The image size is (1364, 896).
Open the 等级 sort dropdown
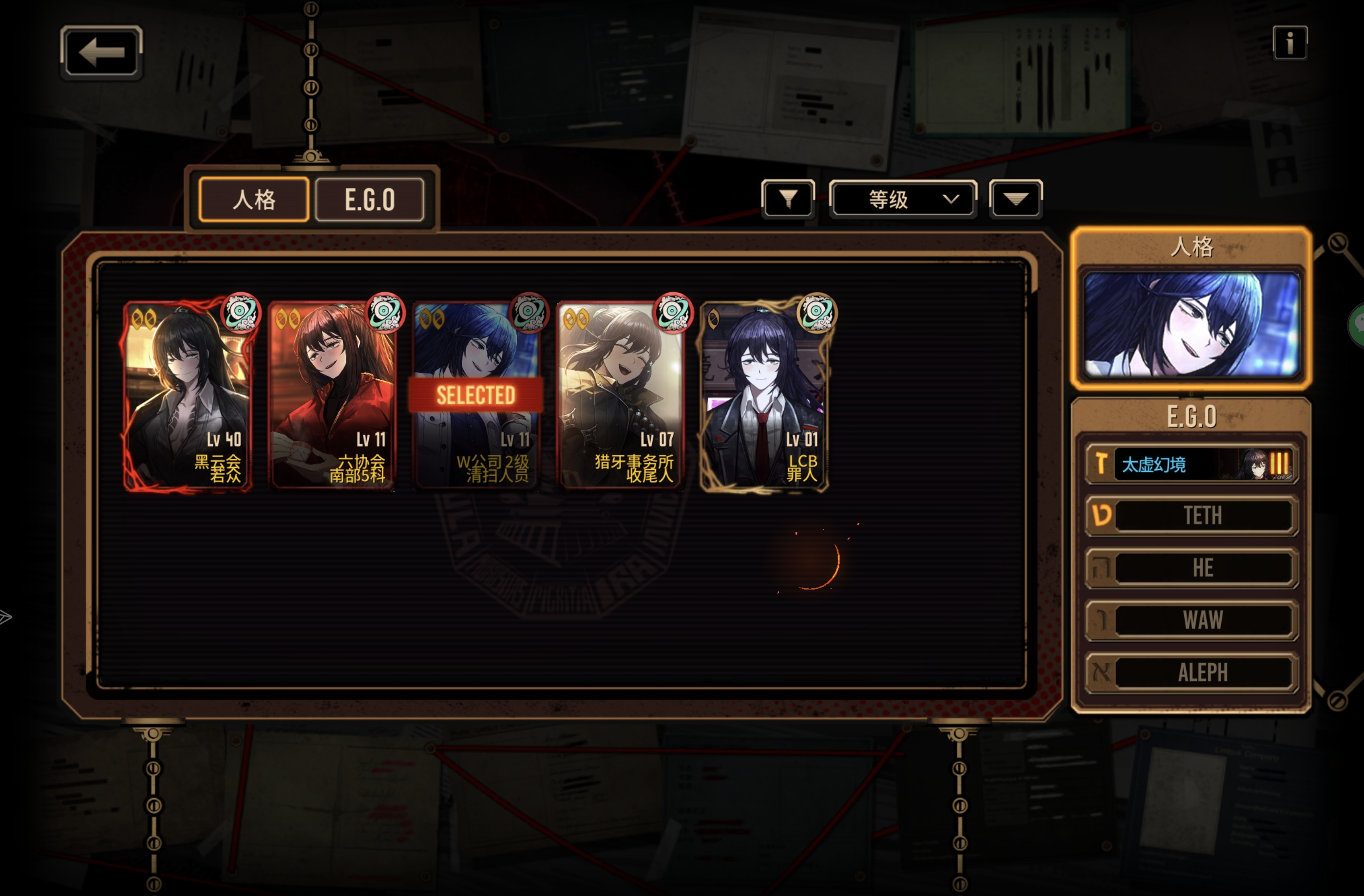903,199
